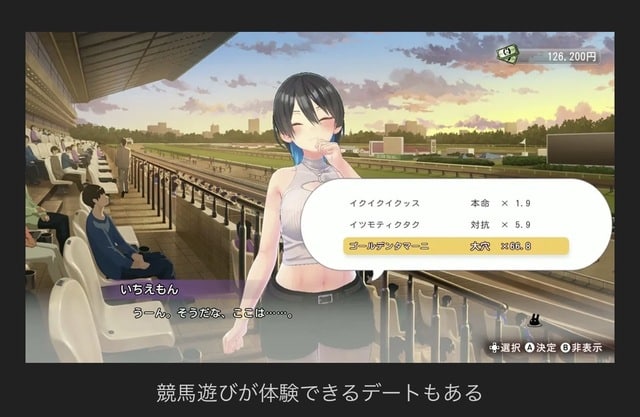Image resolution: width=640 pixels, height=417 pixels.
Task: Pick the highlighted ゴールデンタマーニ option
Action: point(455,245)
